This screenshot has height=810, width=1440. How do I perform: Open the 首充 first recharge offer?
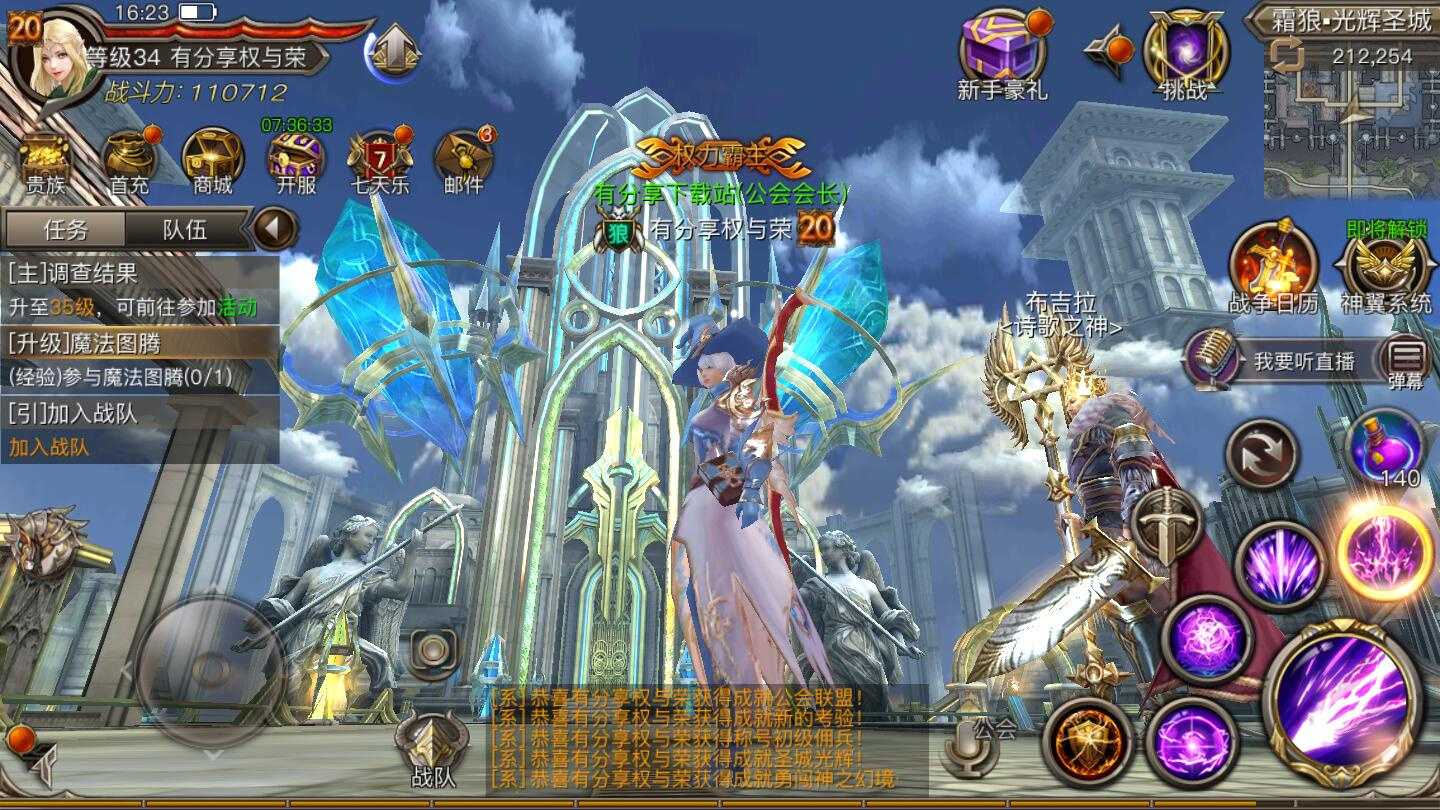click(x=129, y=160)
